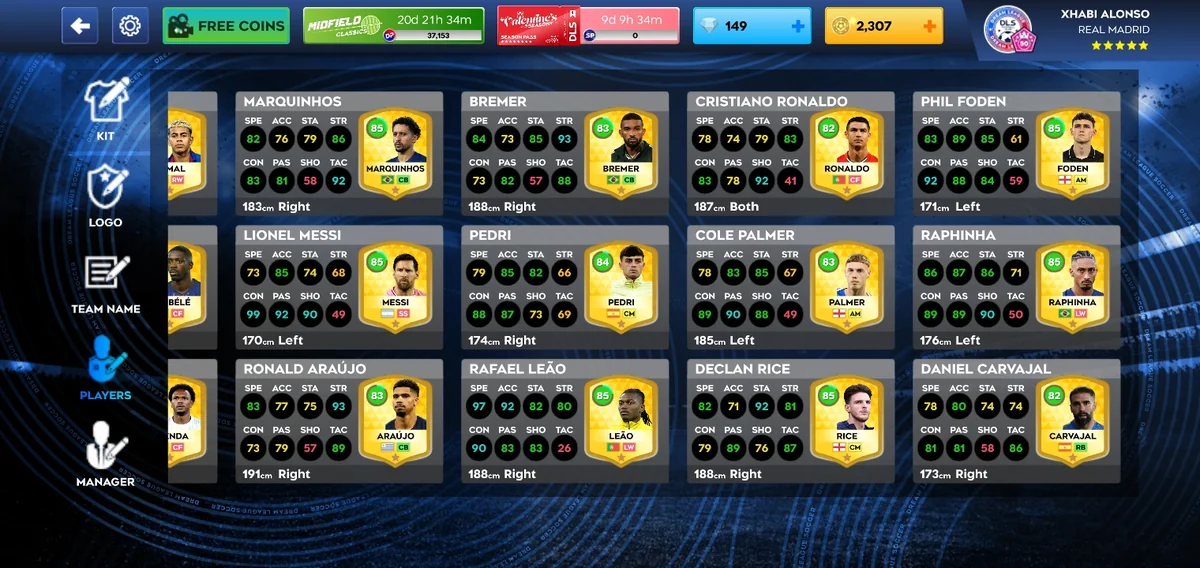The height and width of the screenshot is (568, 1200).
Task: Go back with the arrow button
Action: click(x=80, y=26)
